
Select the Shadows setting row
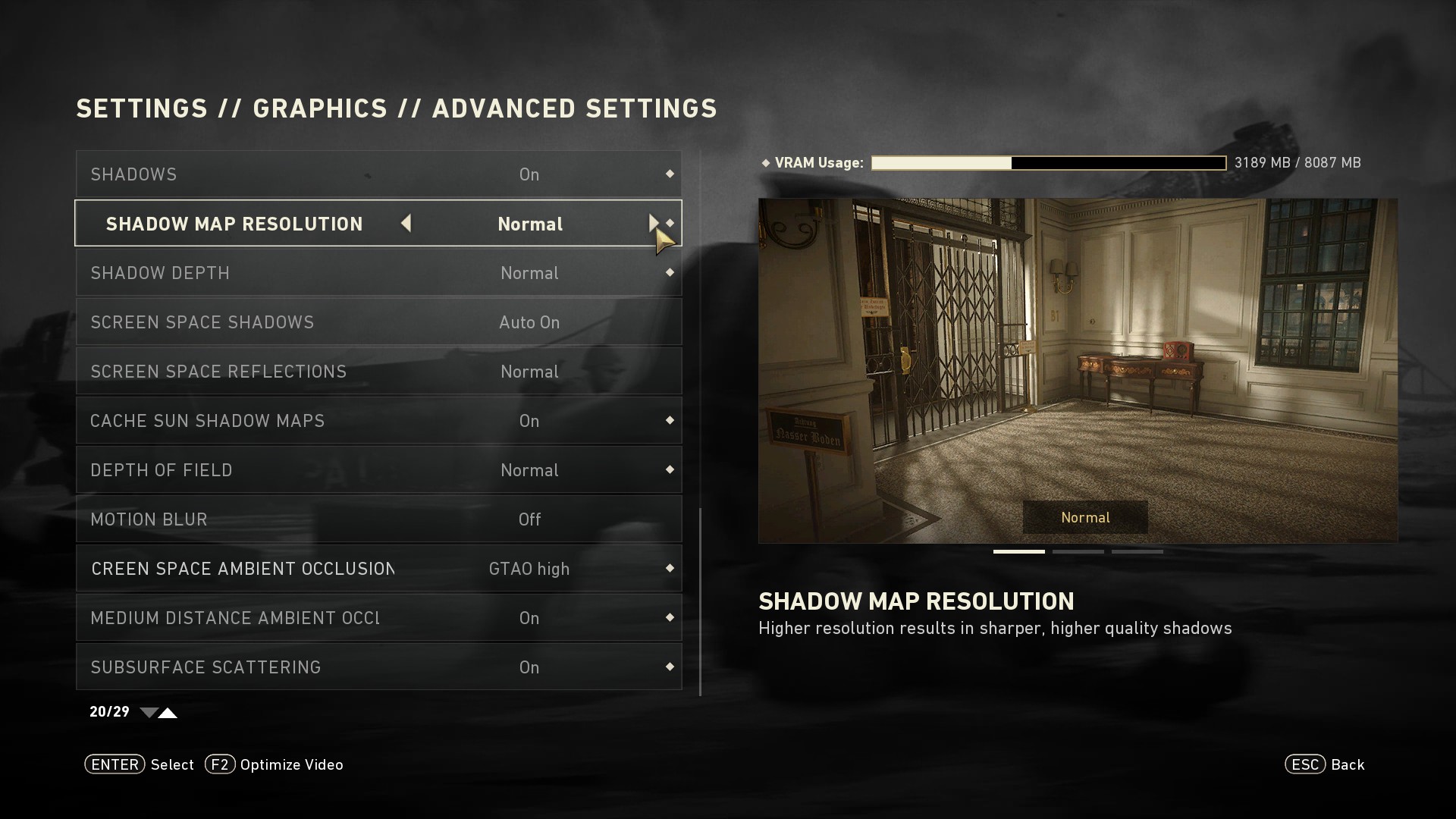tap(378, 174)
